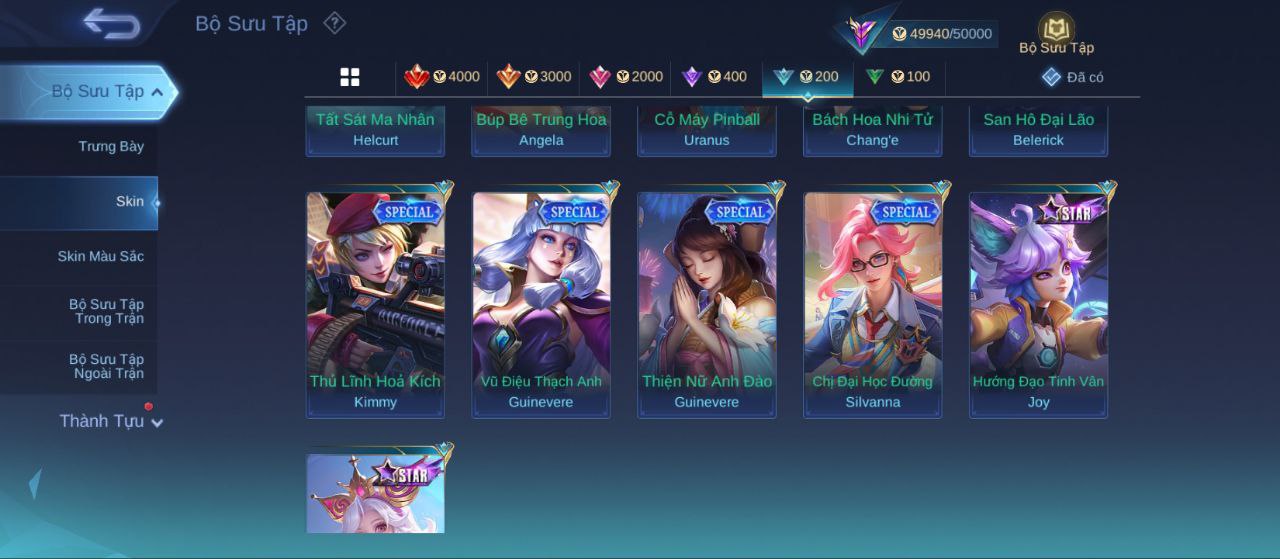Show all skins with the grid tab
Viewport: 1280px width, 559px height.
(x=350, y=77)
